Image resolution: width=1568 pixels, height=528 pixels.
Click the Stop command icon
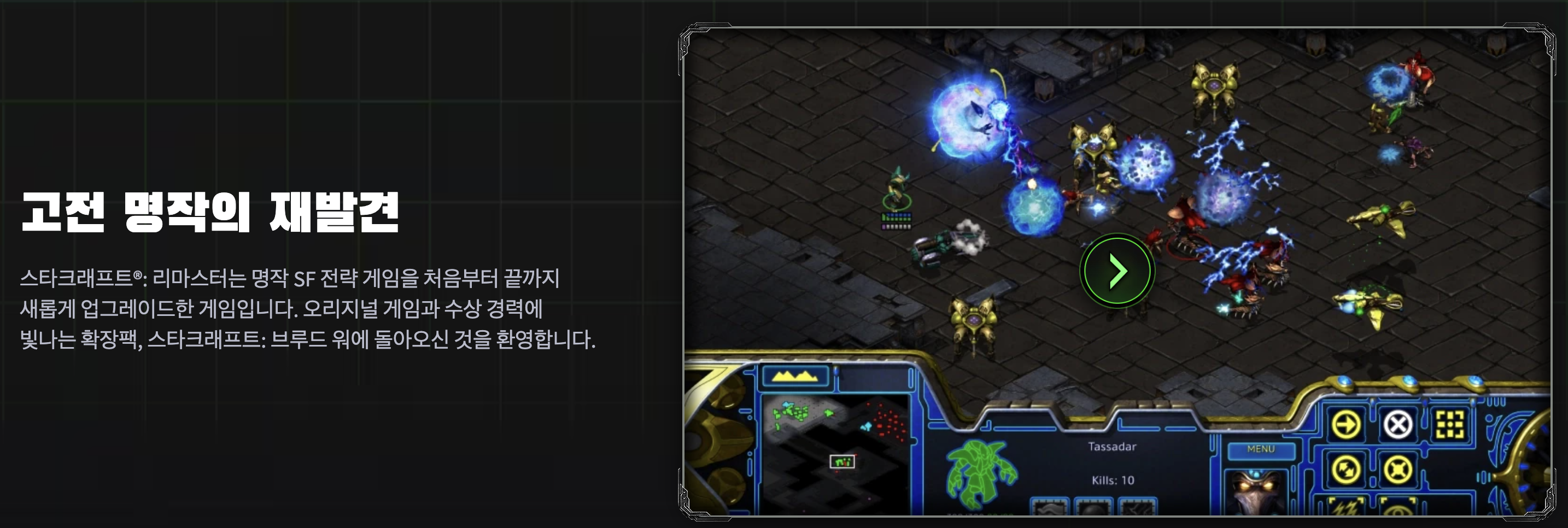1398,426
